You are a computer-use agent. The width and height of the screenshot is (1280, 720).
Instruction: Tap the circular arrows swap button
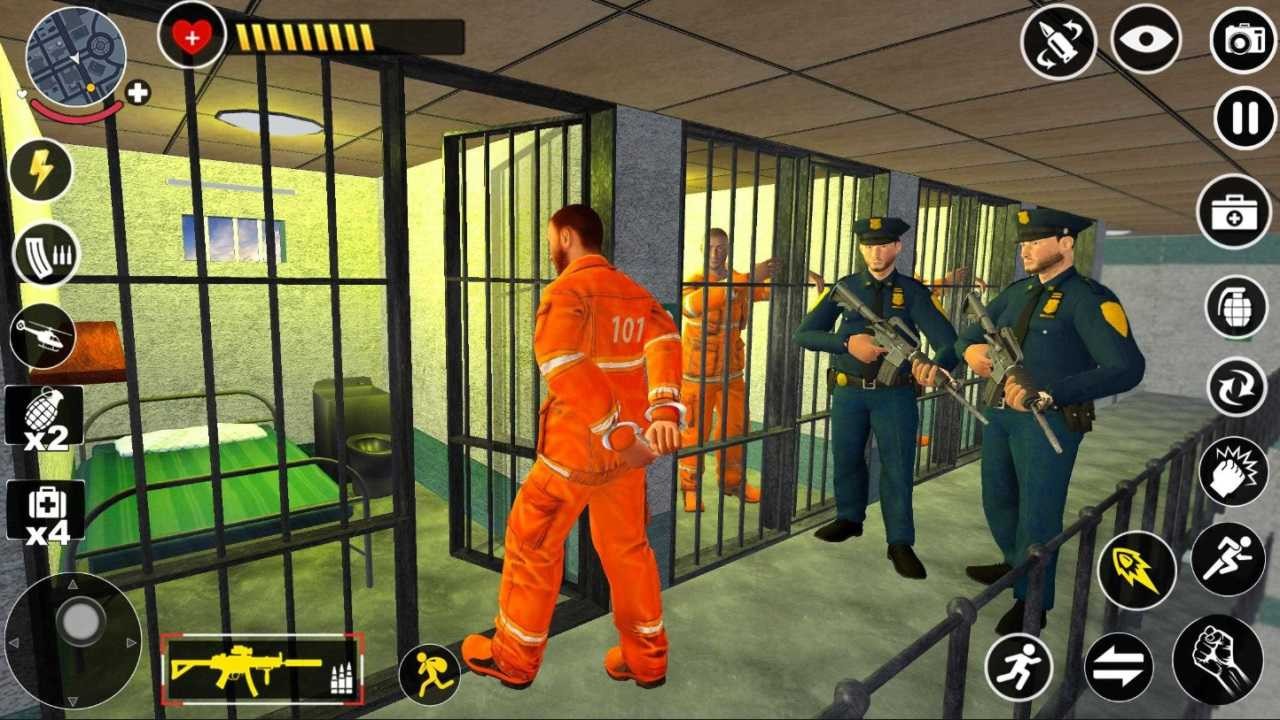click(1236, 386)
